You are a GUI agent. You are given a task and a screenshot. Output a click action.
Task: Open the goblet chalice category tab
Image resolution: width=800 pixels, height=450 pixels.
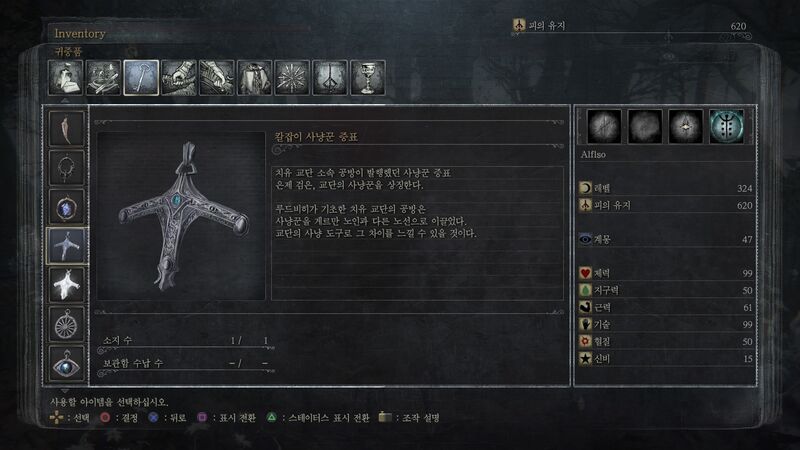point(368,77)
